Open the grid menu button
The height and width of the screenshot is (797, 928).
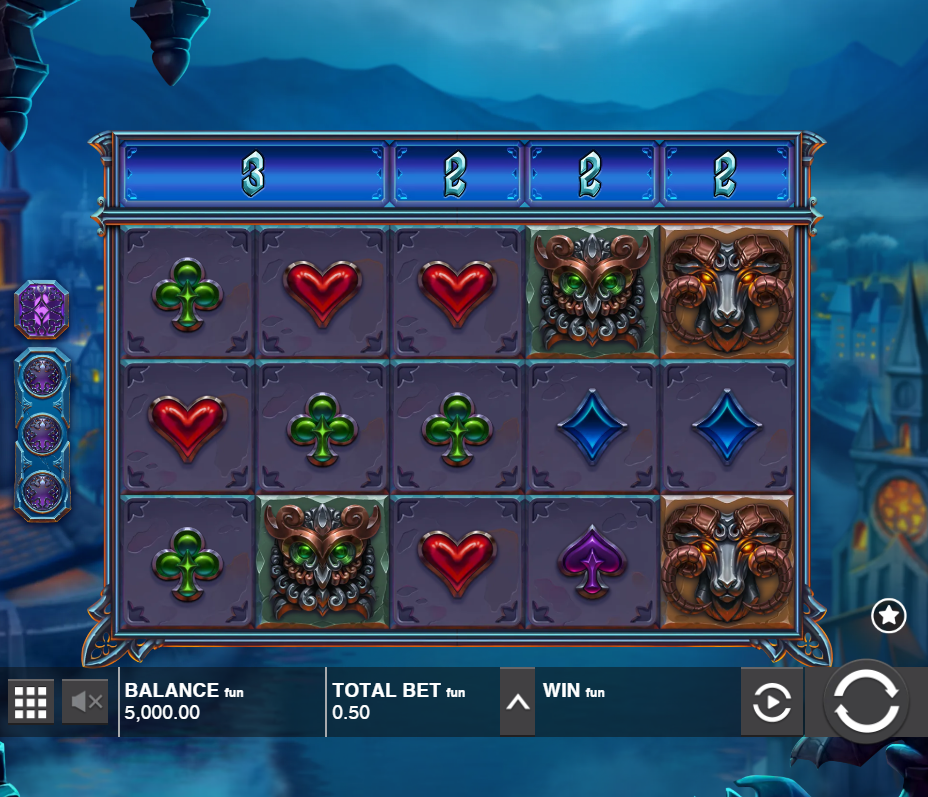tap(31, 702)
